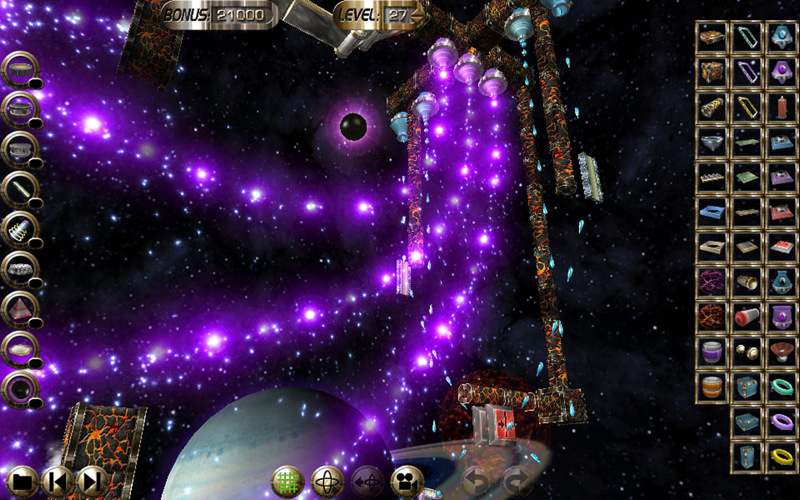
Task: Select the pyramid tool in left column
Action: (x=20, y=307)
